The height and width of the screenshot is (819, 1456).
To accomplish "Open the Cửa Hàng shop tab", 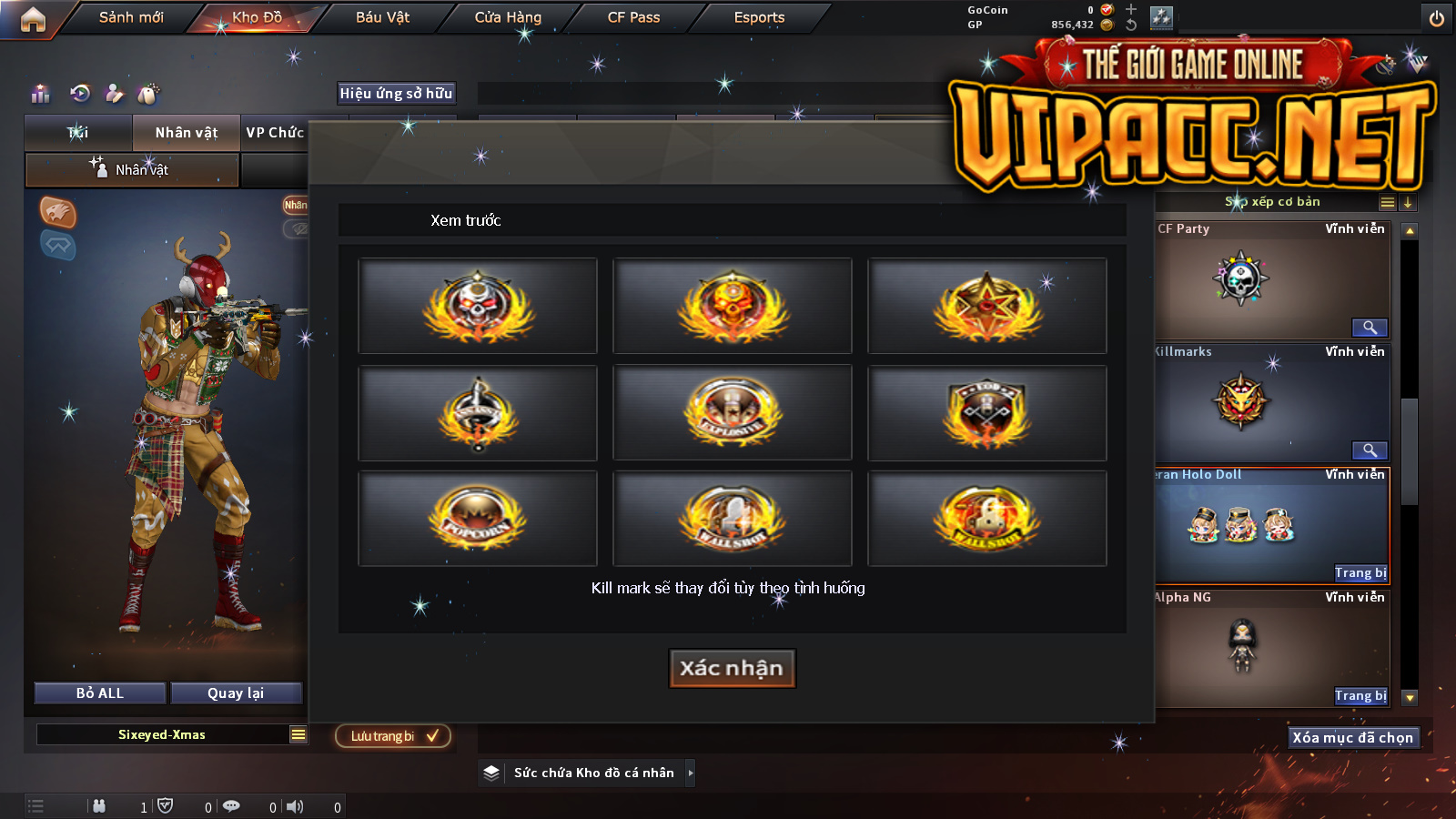I will tap(508, 17).
